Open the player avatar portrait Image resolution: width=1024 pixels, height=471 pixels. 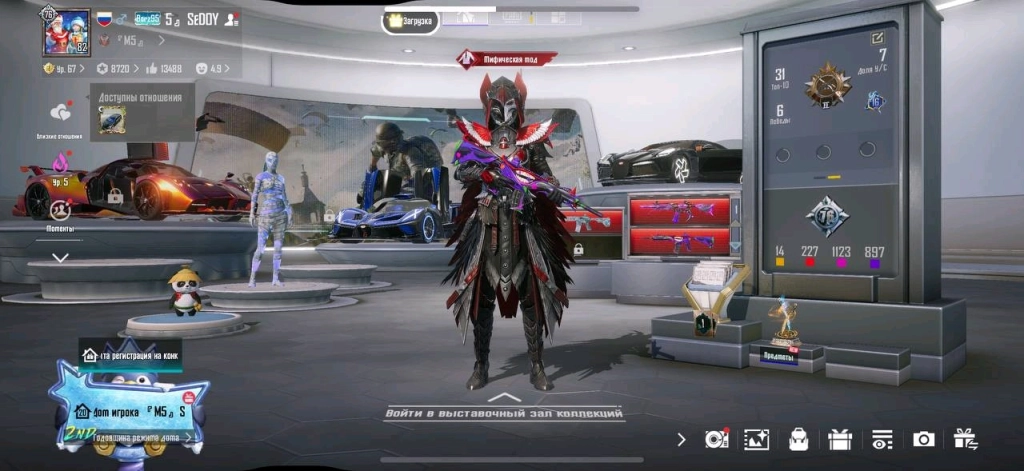(x=65, y=31)
